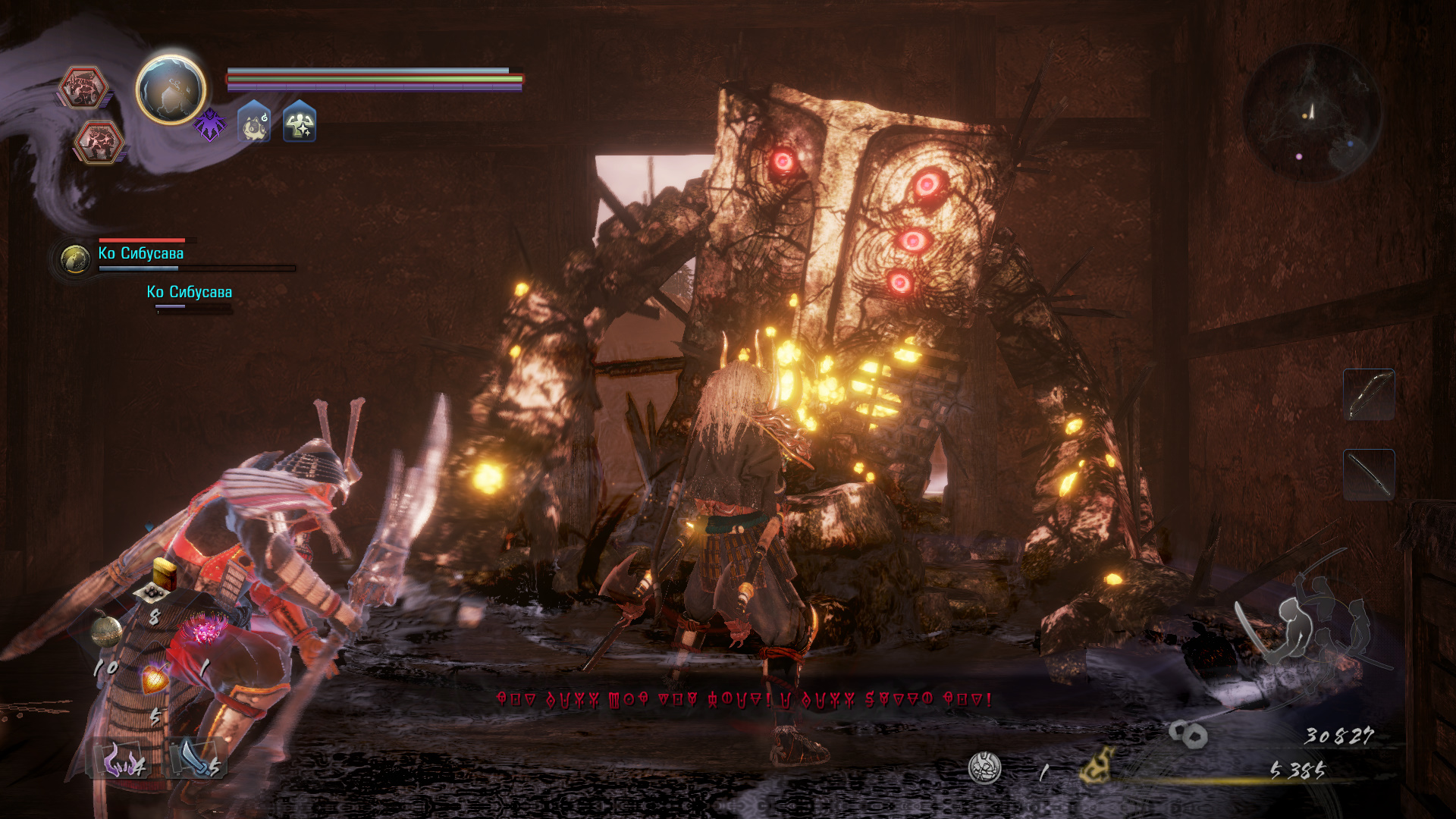Use the pink spider lily item
Viewport: 1456px width, 819px height.
click(x=206, y=629)
